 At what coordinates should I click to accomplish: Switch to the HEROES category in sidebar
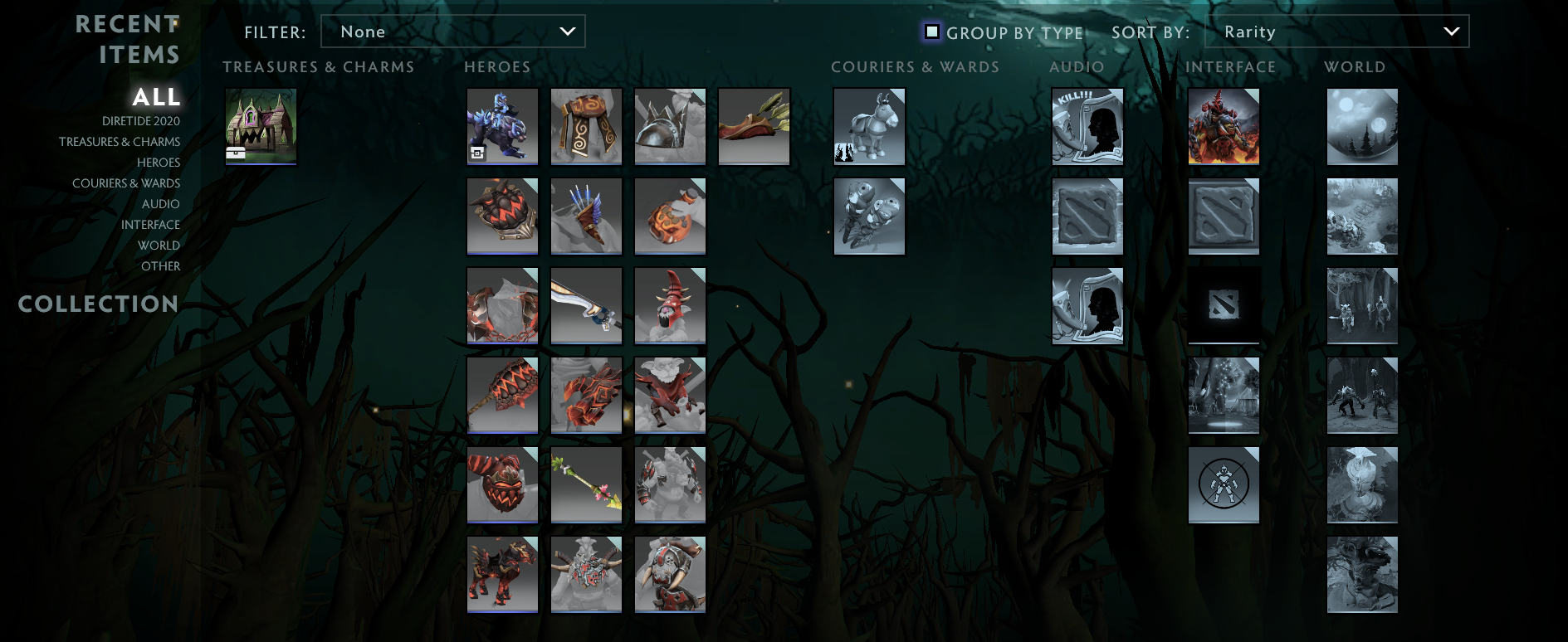(x=159, y=162)
